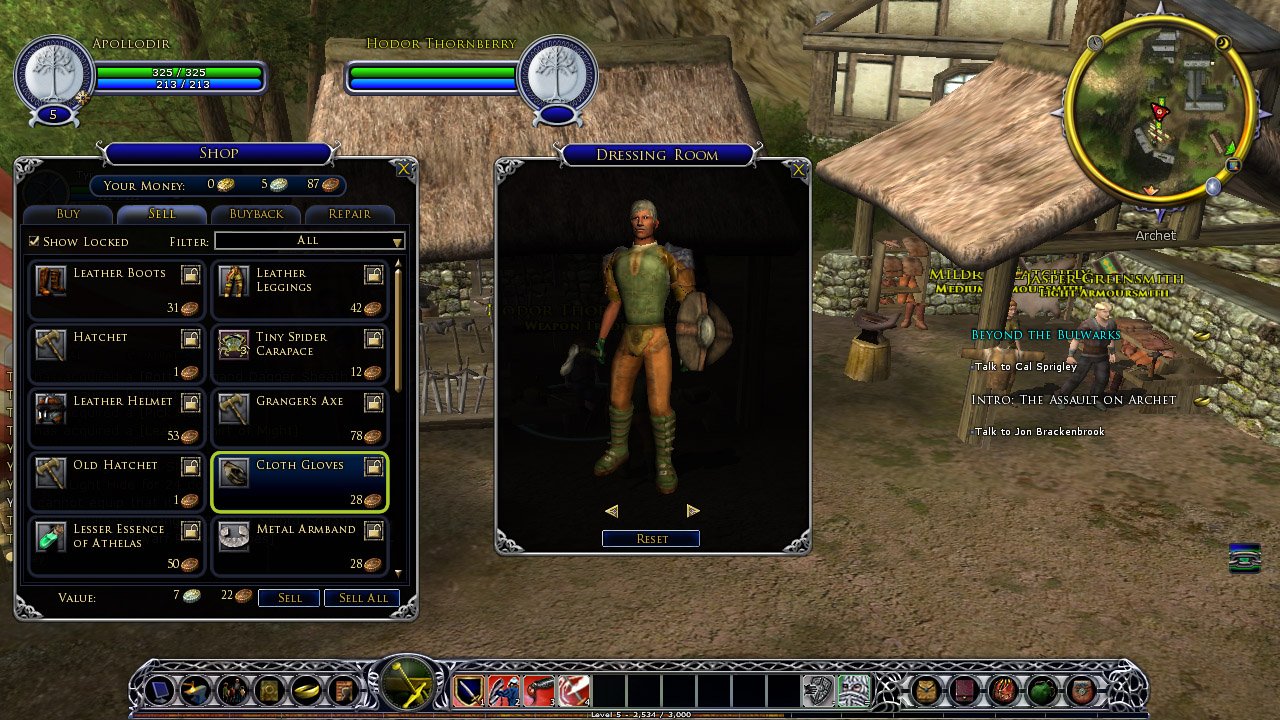Close the Shop window
The image size is (1280, 720).
click(403, 169)
